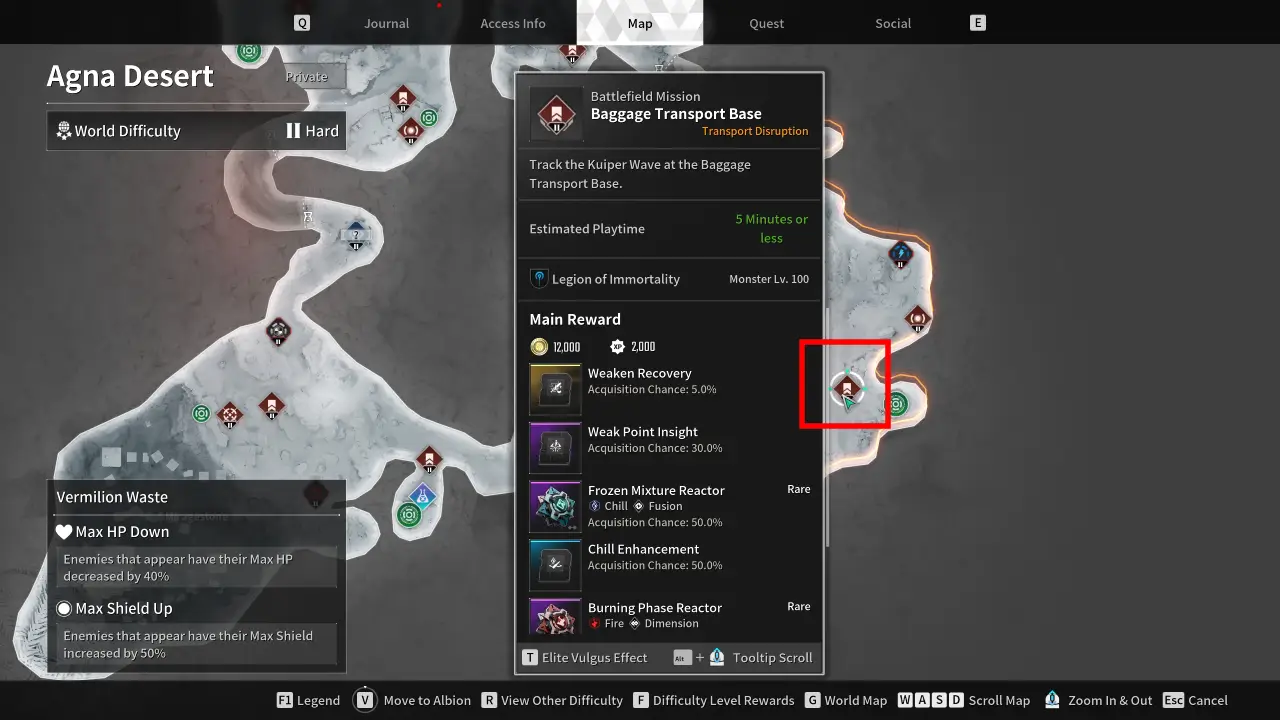1280x720 pixels.
Task: Open the blue lightning marker on the map
Action: 901,254
